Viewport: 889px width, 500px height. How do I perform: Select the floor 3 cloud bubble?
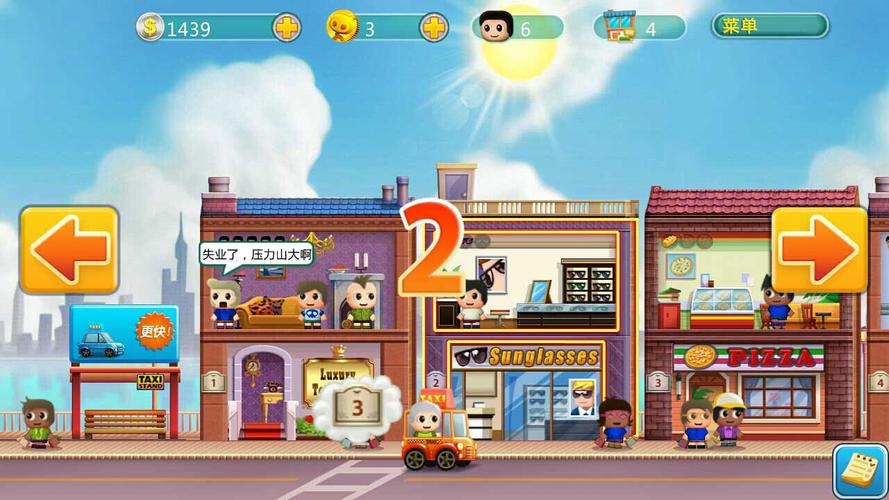358,407
